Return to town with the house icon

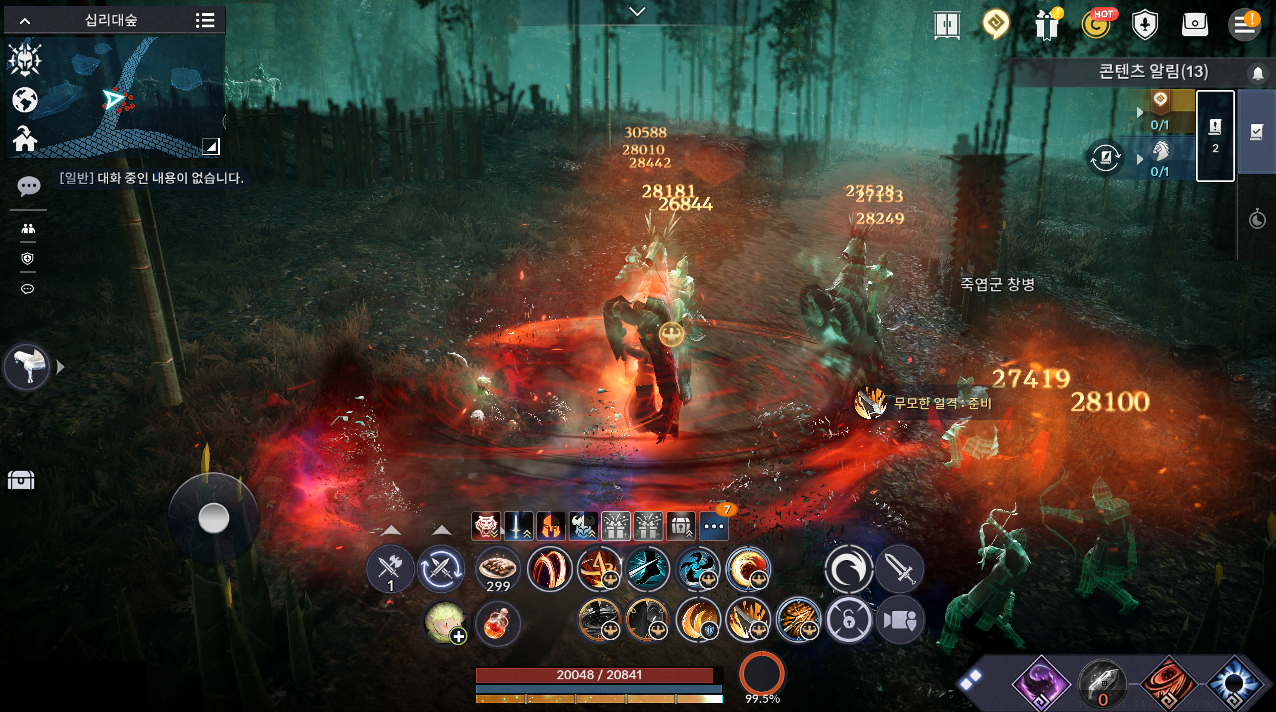[x=25, y=140]
